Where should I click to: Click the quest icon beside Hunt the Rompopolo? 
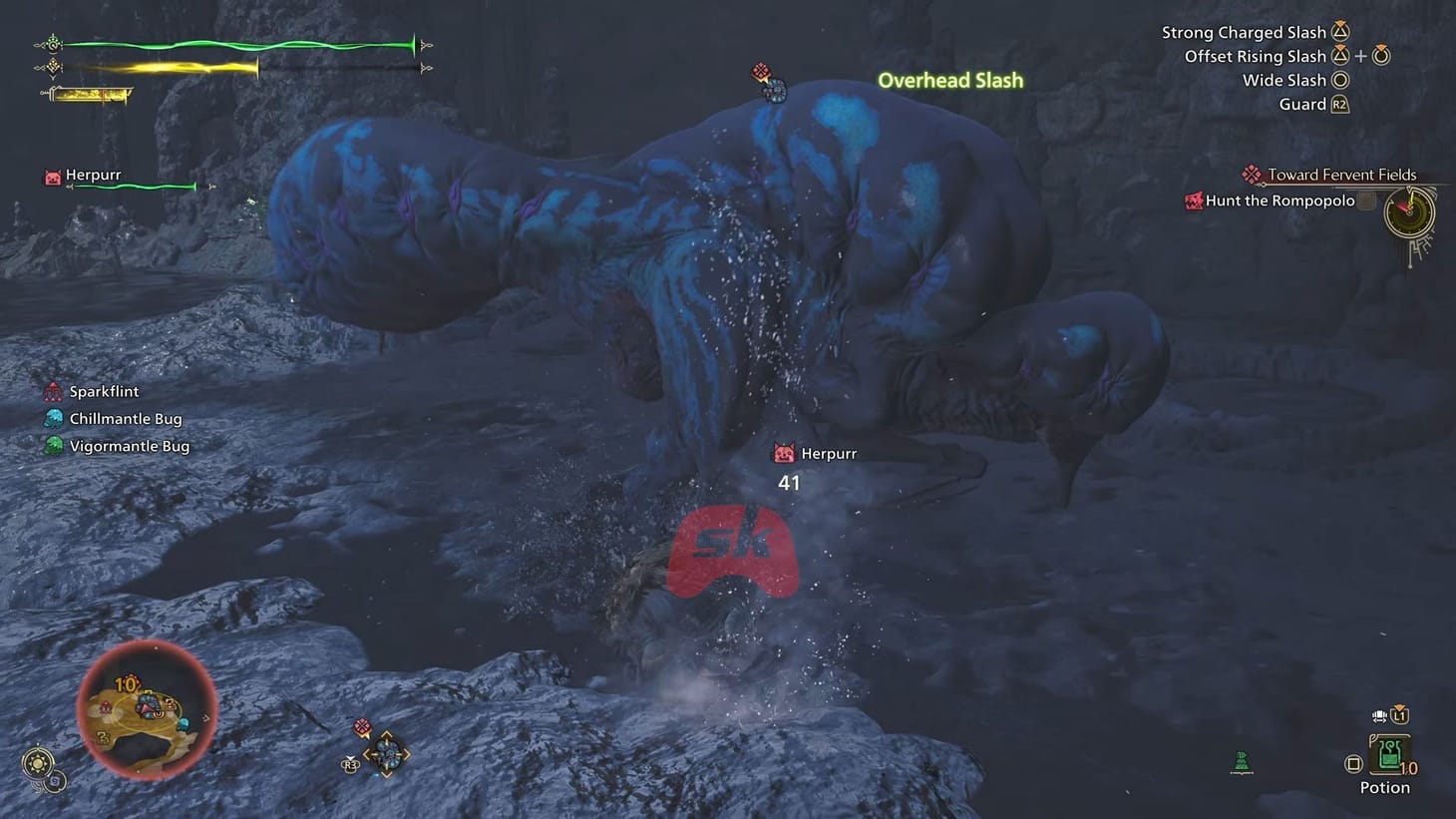(1194, 201)
